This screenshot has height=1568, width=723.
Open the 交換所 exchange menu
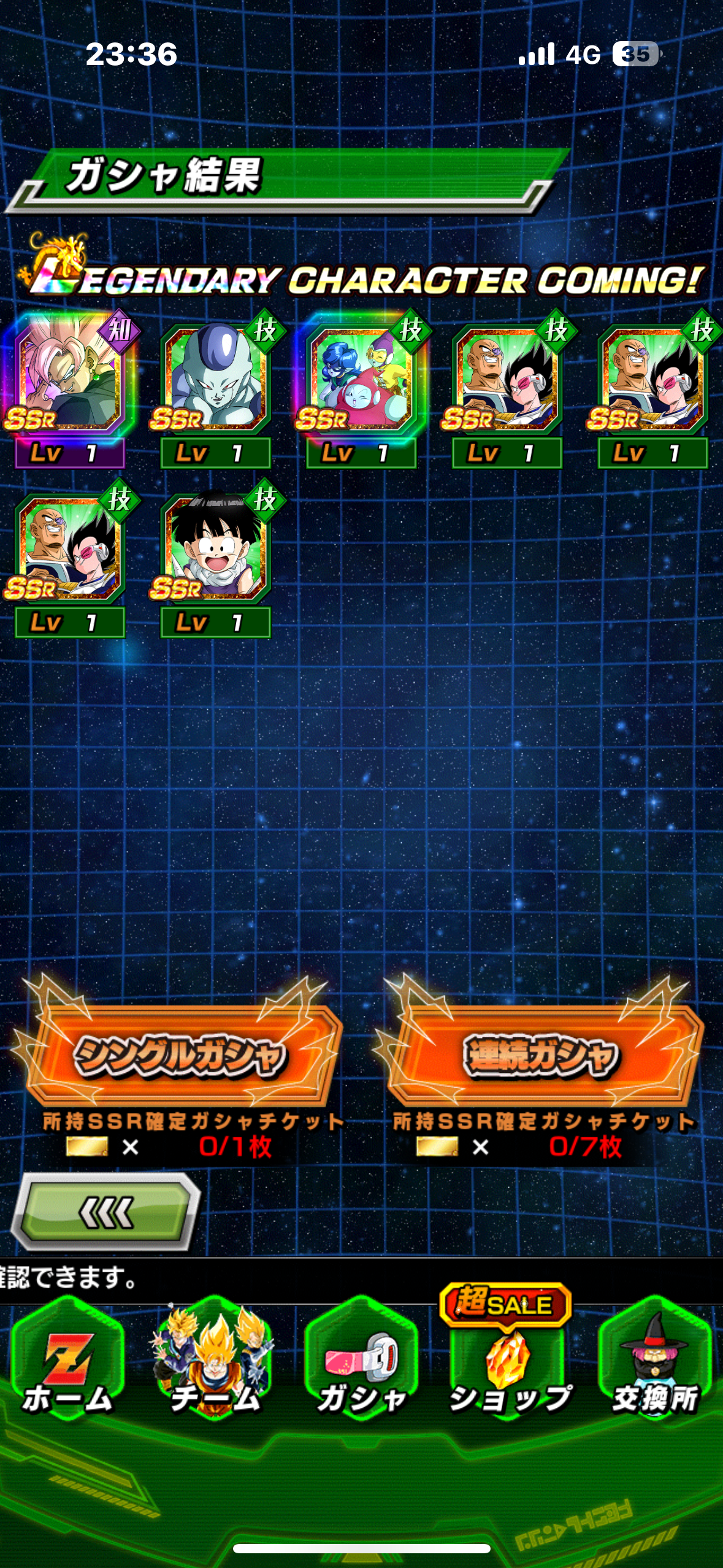(654, 1359)
